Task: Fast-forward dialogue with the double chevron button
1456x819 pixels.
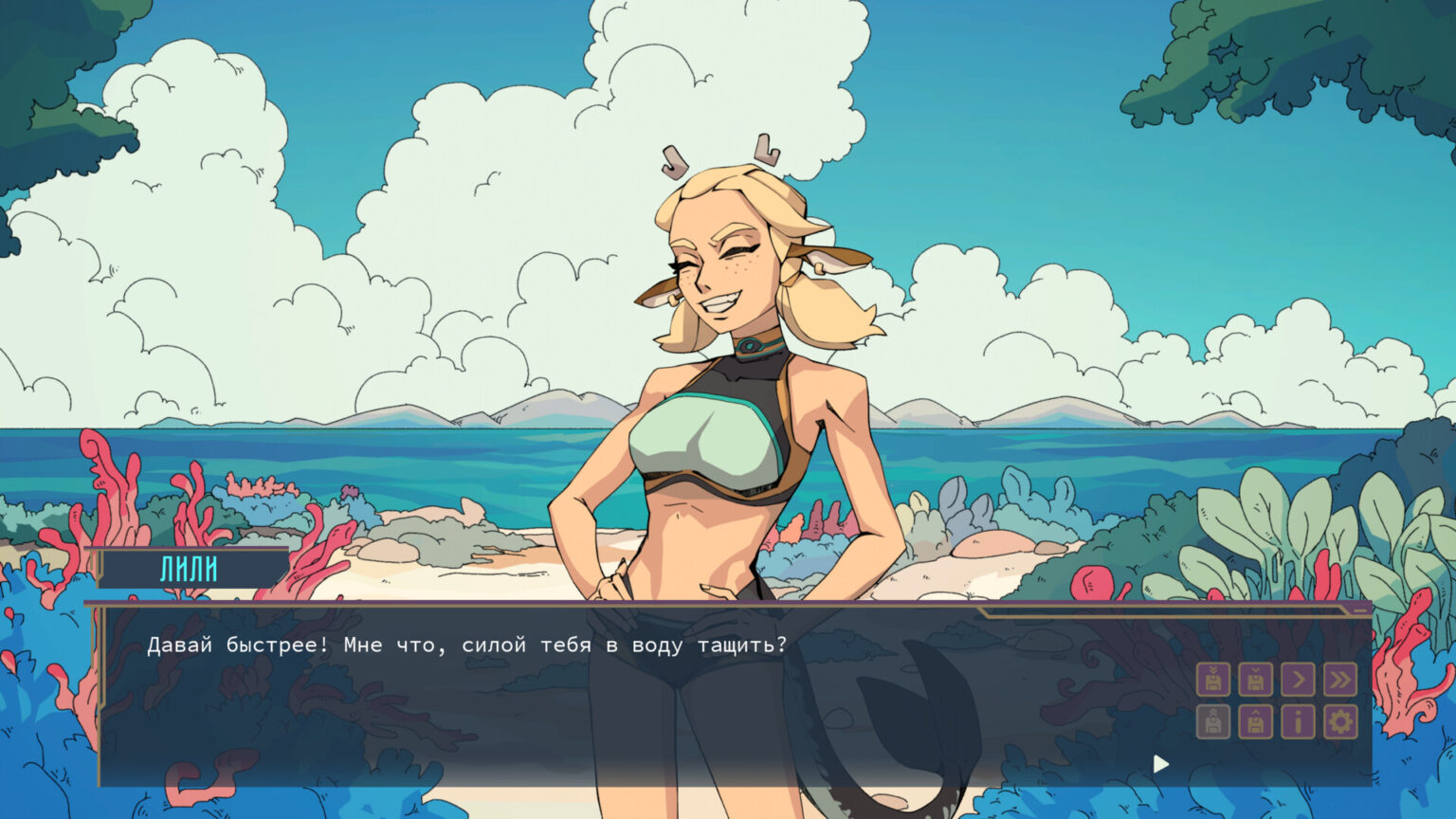Action: coord(1339,680)
